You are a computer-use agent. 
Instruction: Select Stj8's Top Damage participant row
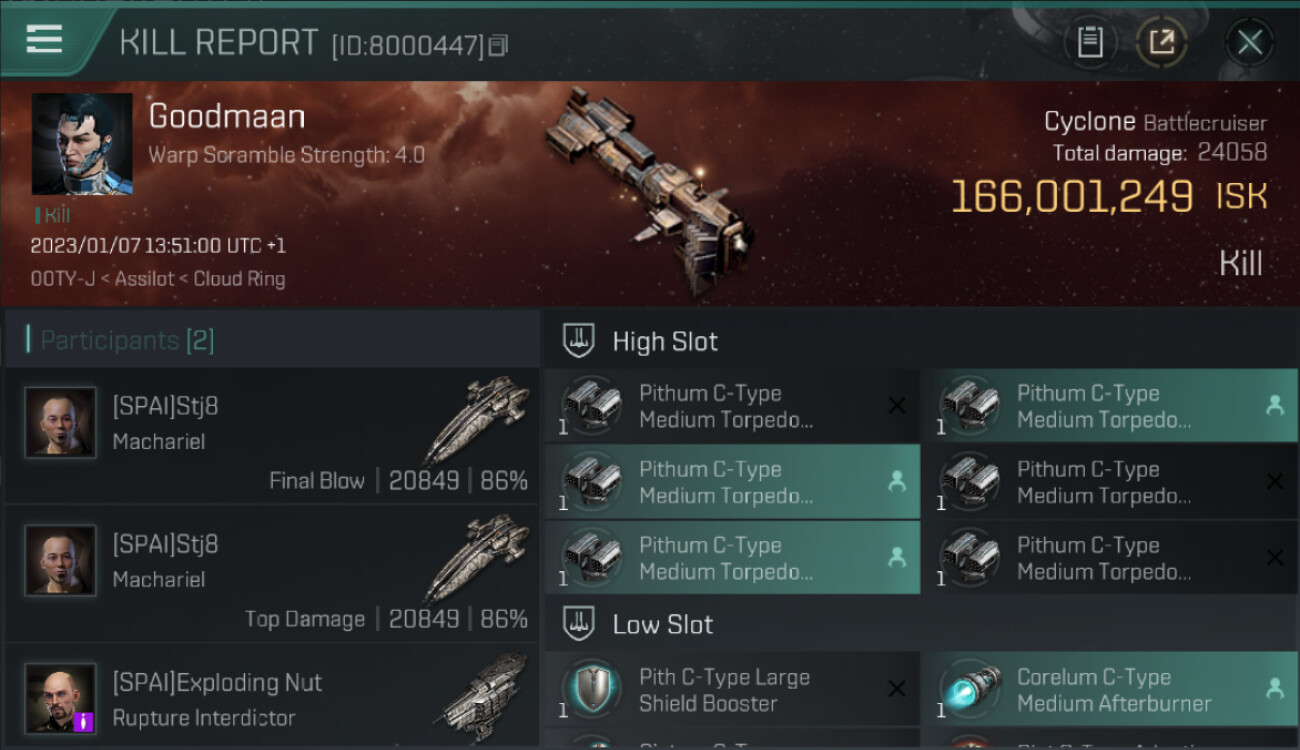(x=272, y=574)
